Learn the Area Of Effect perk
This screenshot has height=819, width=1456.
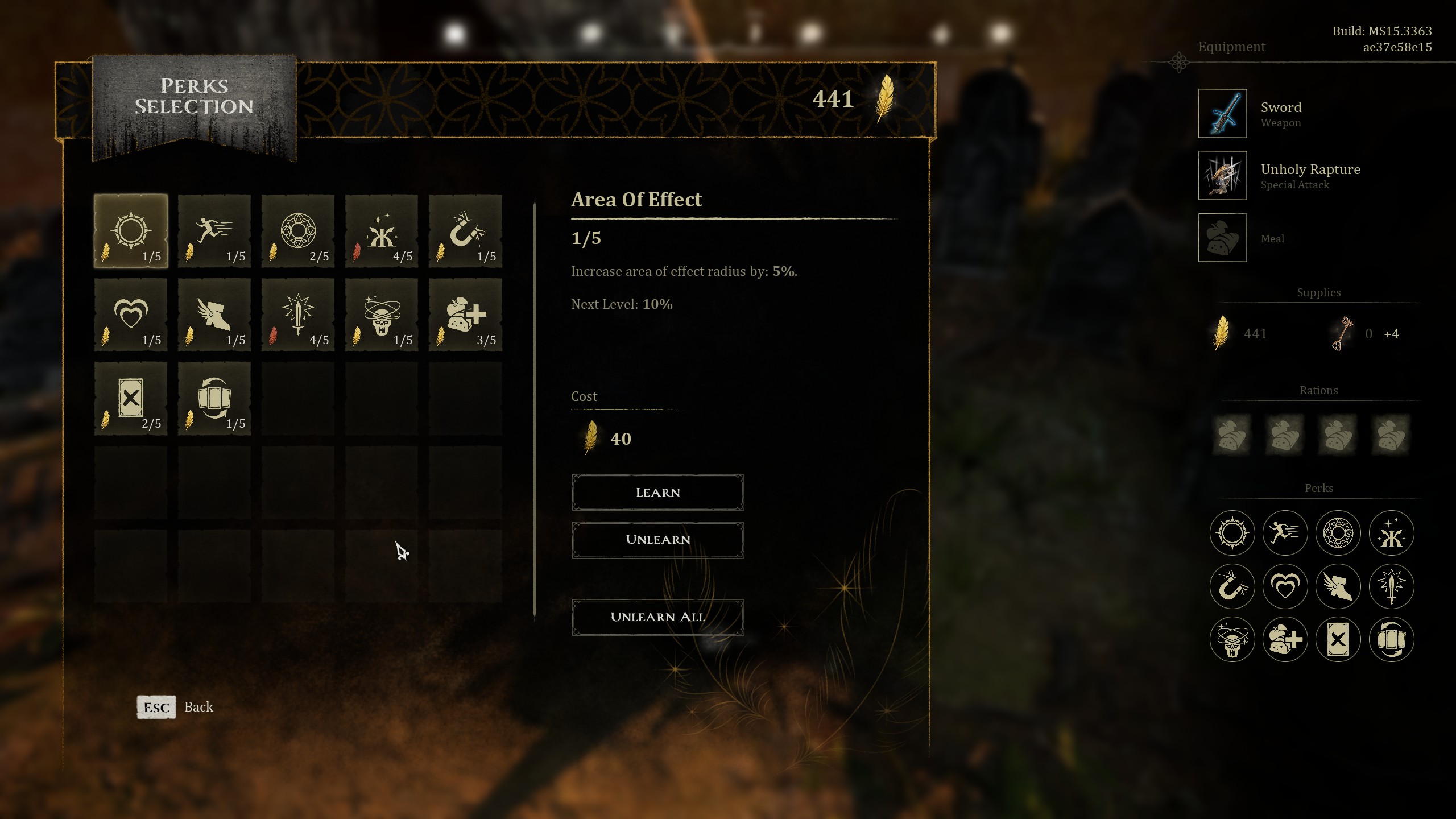tap(657, 493)
